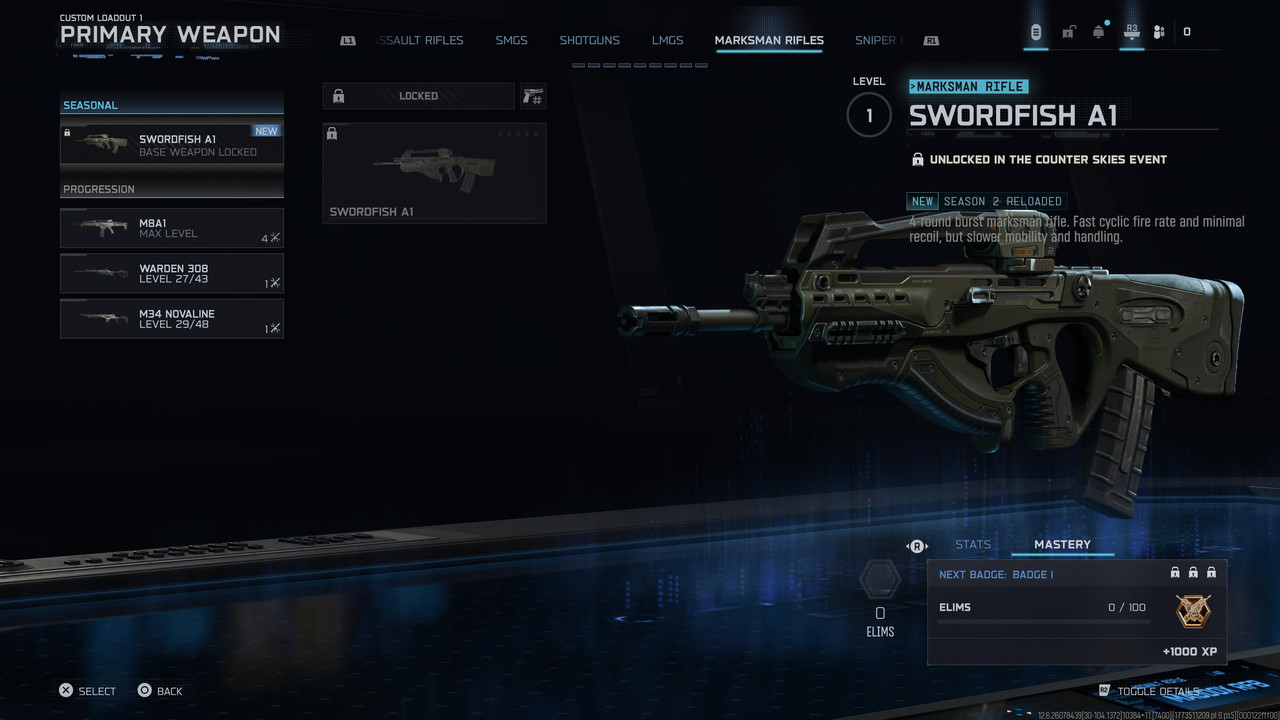The height and width of the screenshot is (720, 1280).
Task: Click the Swordfish A1 locked weapon tile
Action: pos(434,172)
